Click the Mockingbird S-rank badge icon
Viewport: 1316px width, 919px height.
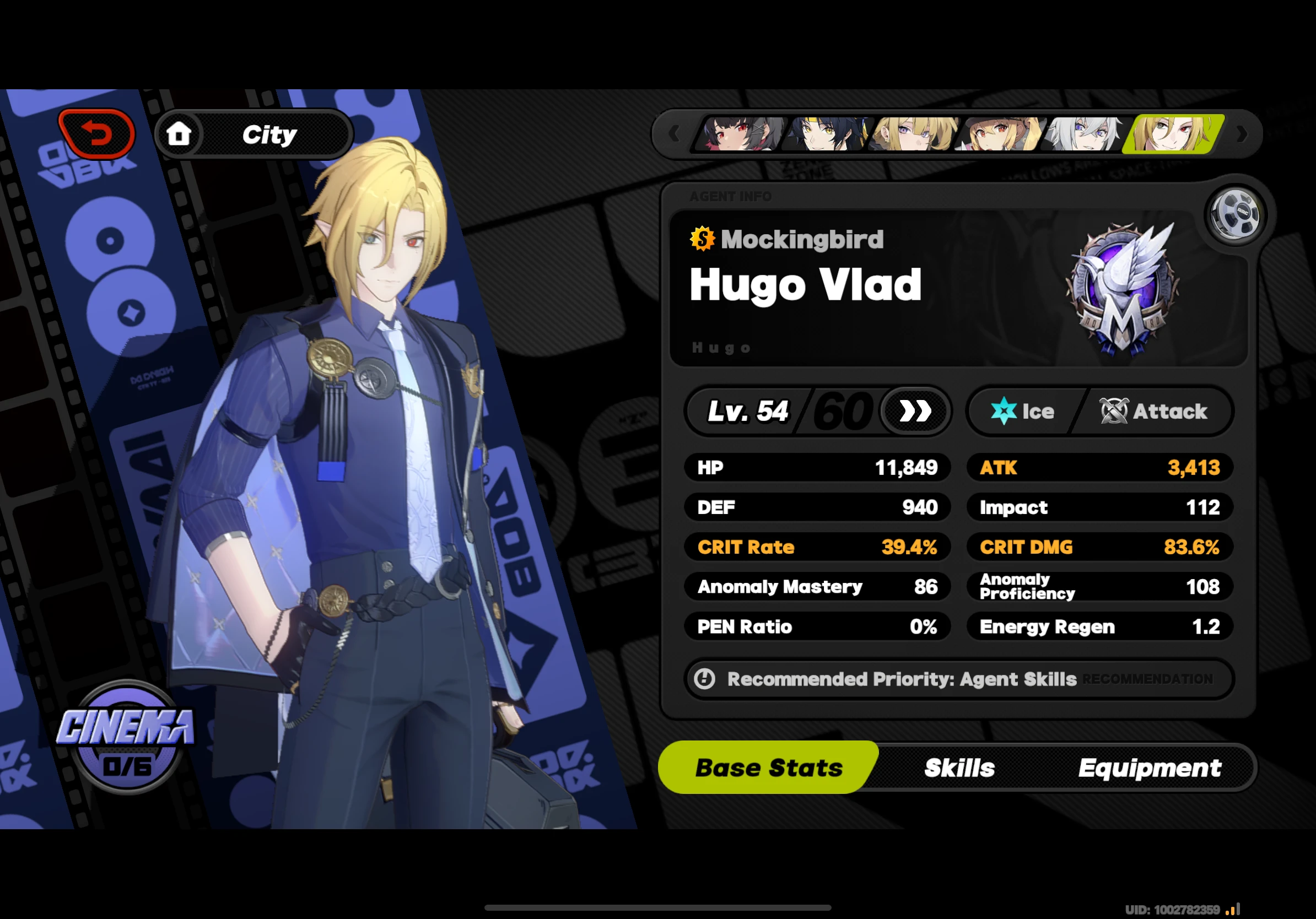point(702,239)
